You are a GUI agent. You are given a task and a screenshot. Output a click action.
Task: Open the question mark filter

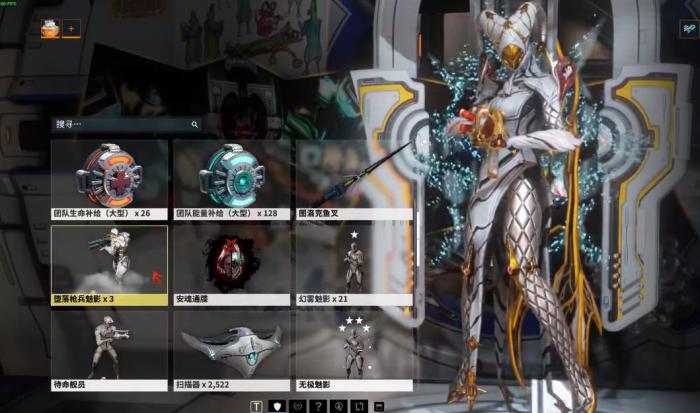click(x=318, y=406)
